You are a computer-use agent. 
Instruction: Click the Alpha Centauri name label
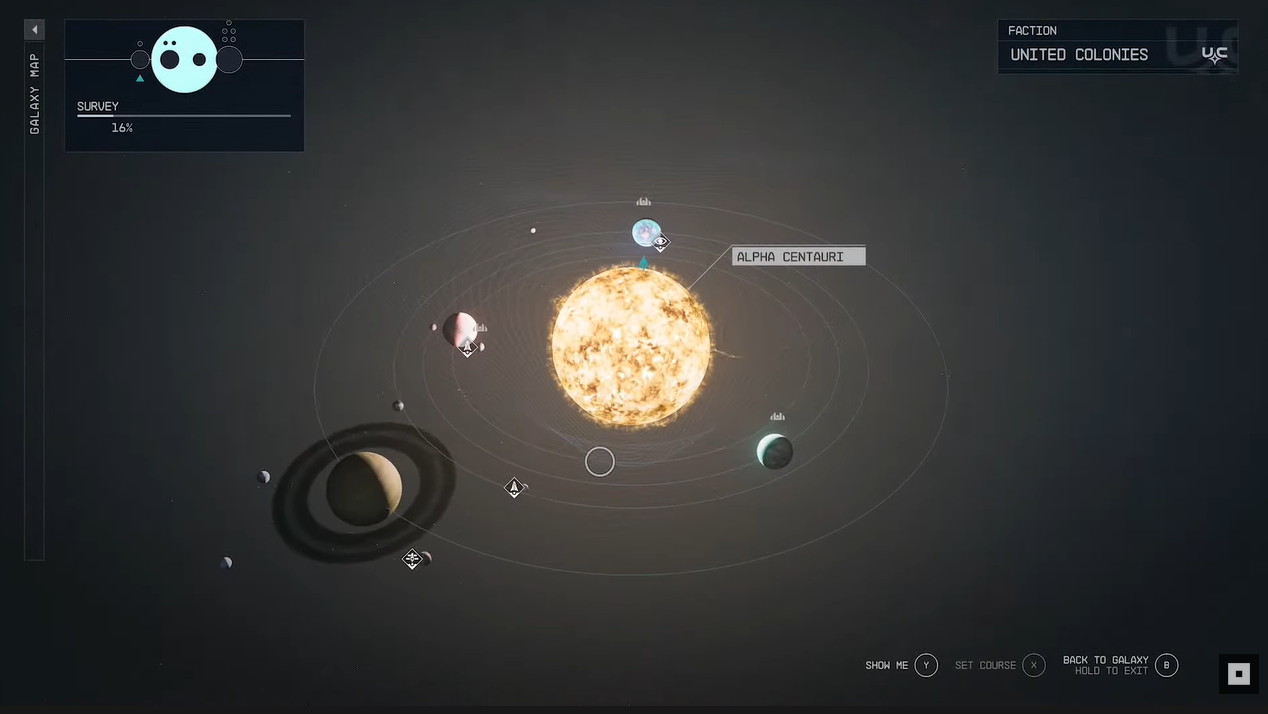point(798,257)
